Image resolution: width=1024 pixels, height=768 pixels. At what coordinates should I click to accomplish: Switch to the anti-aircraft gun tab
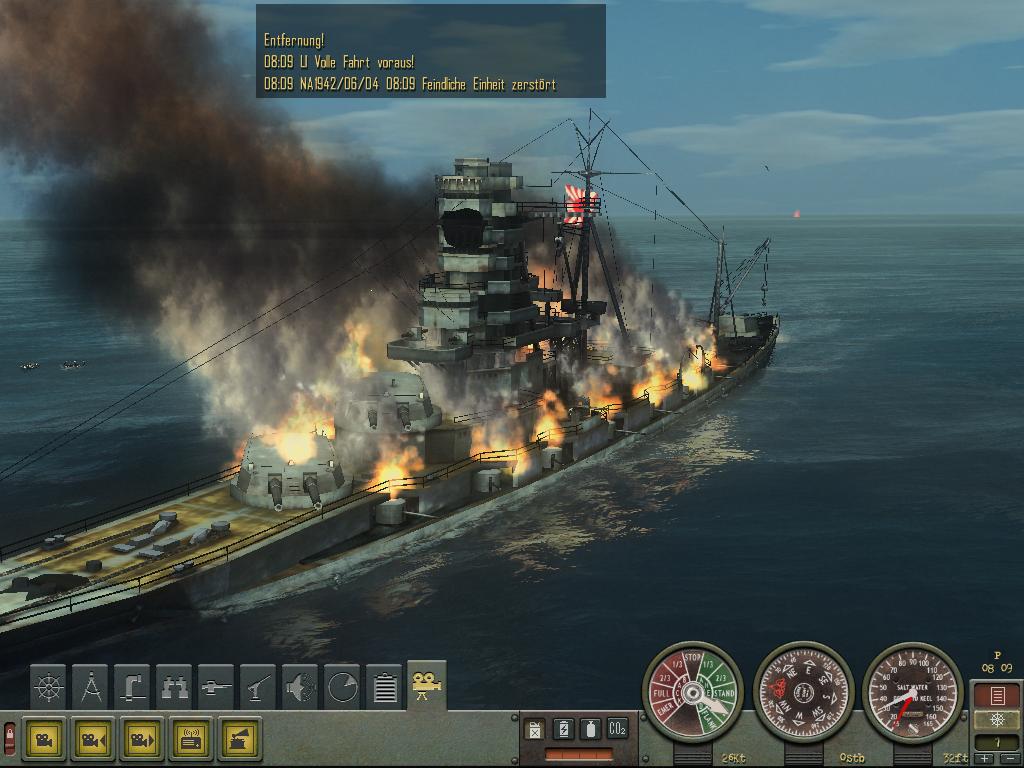pyautogui.click(x=259, y=686)
